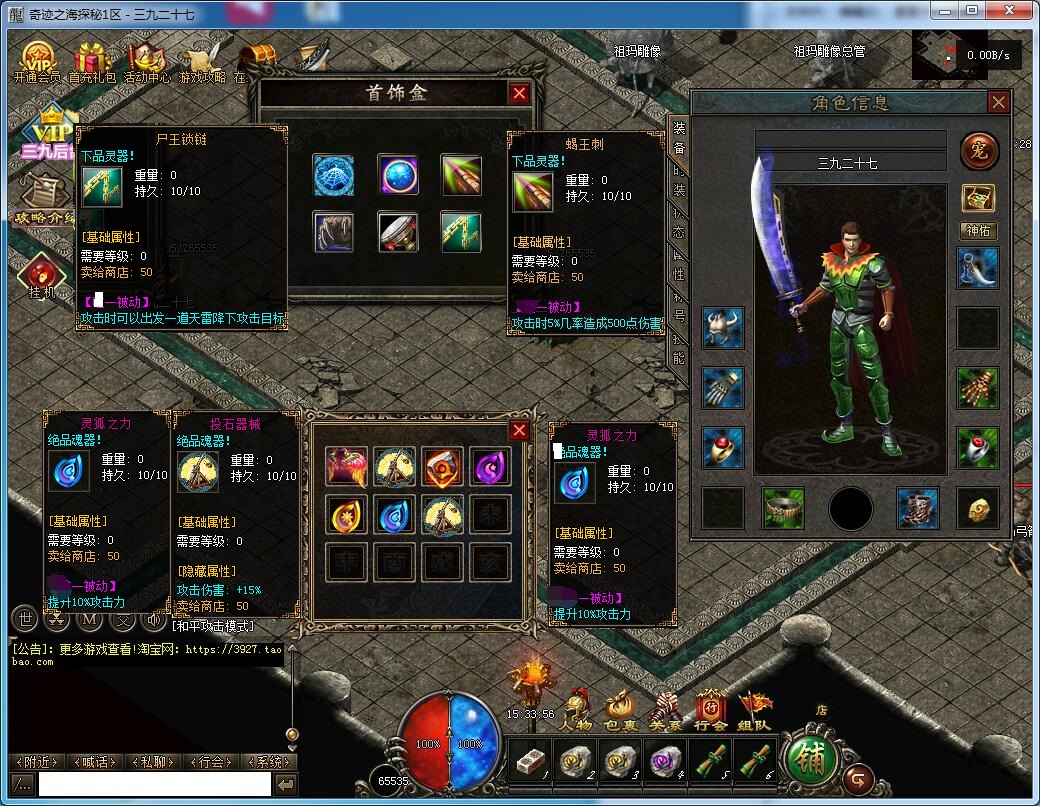Open the 组队 team menu
Screen dimensions: 1040x806
click(x=755, y=712)
